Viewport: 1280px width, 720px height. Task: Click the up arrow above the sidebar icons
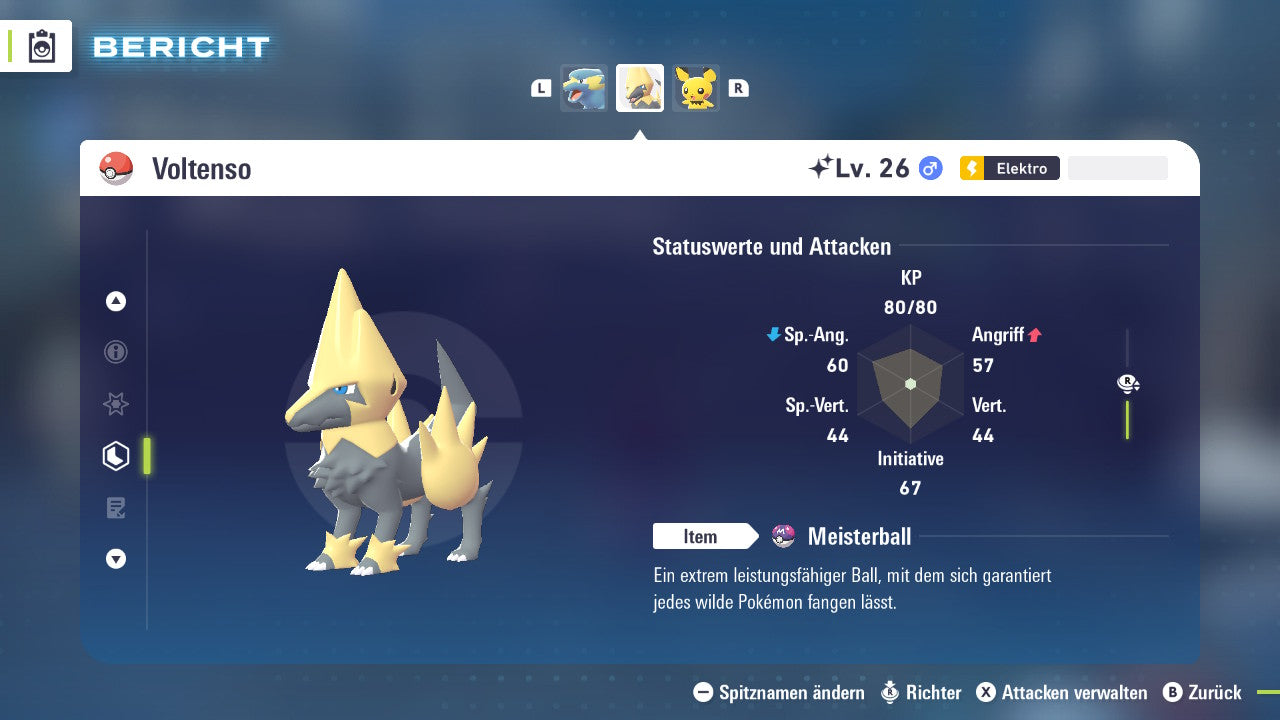[116, 301]
